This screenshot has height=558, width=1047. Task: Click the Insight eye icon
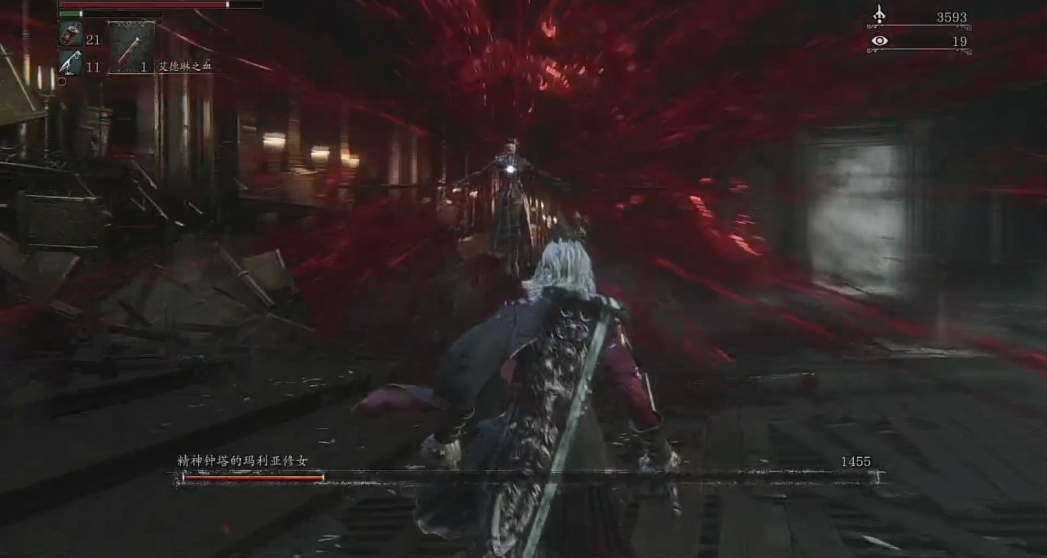[x=879, y=41]
